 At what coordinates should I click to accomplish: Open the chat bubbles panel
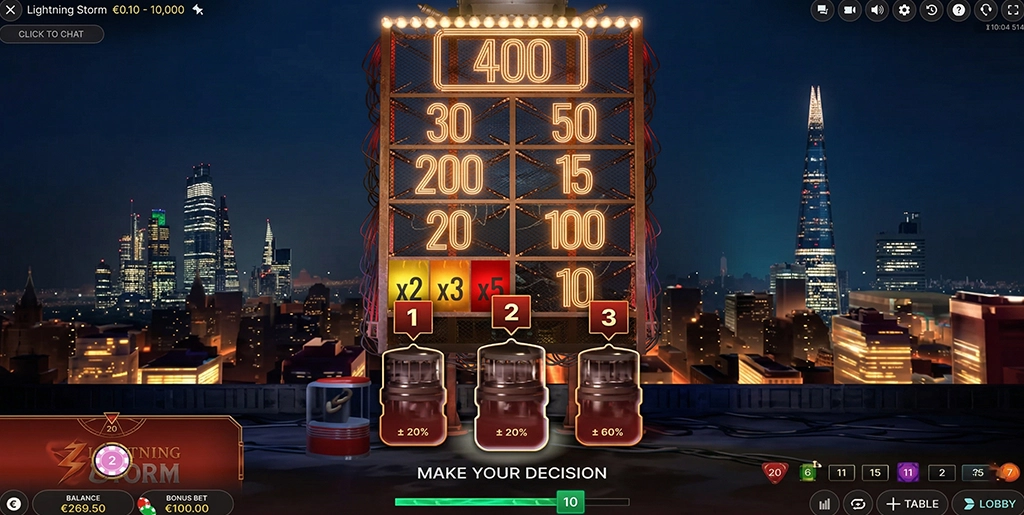tap(823, 10)
